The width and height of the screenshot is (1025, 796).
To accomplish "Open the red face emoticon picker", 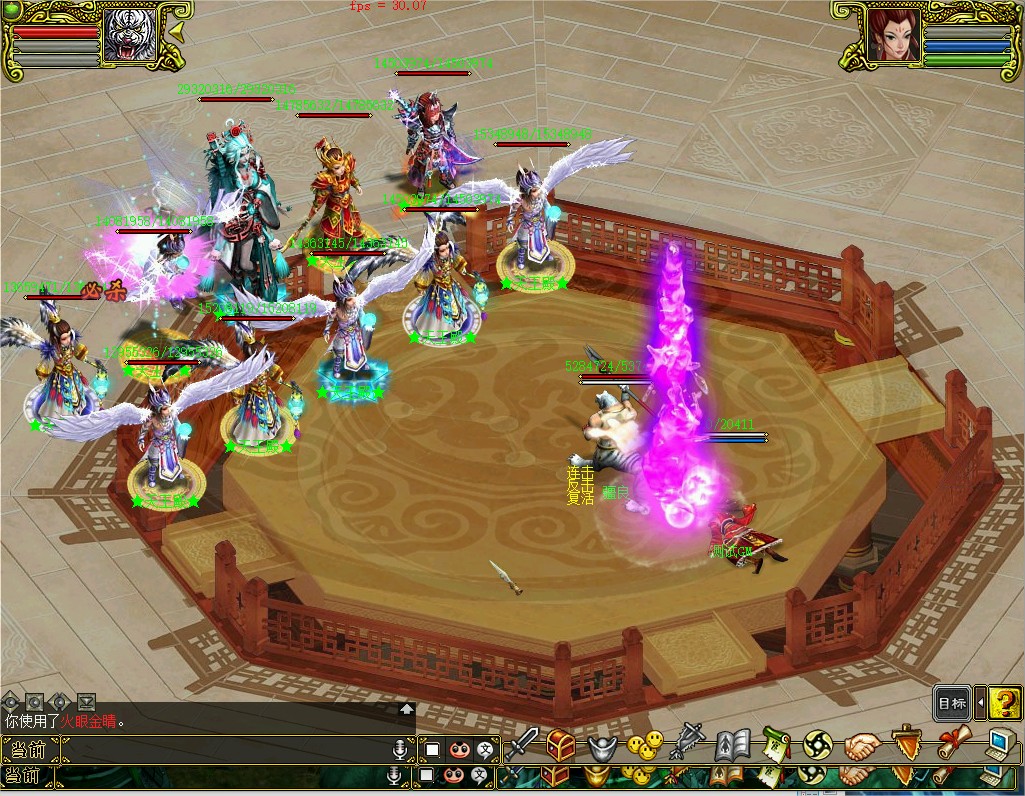I will 459,749.
